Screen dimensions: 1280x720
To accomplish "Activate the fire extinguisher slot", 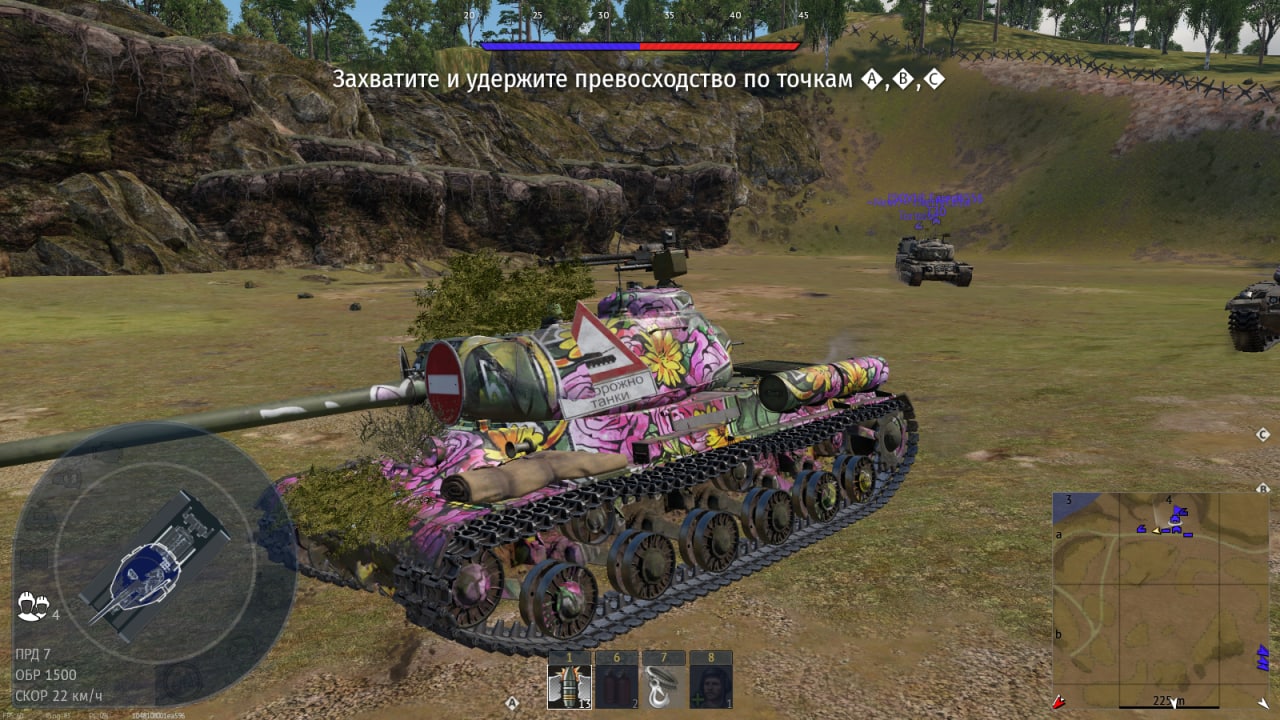I will point(616,686).
